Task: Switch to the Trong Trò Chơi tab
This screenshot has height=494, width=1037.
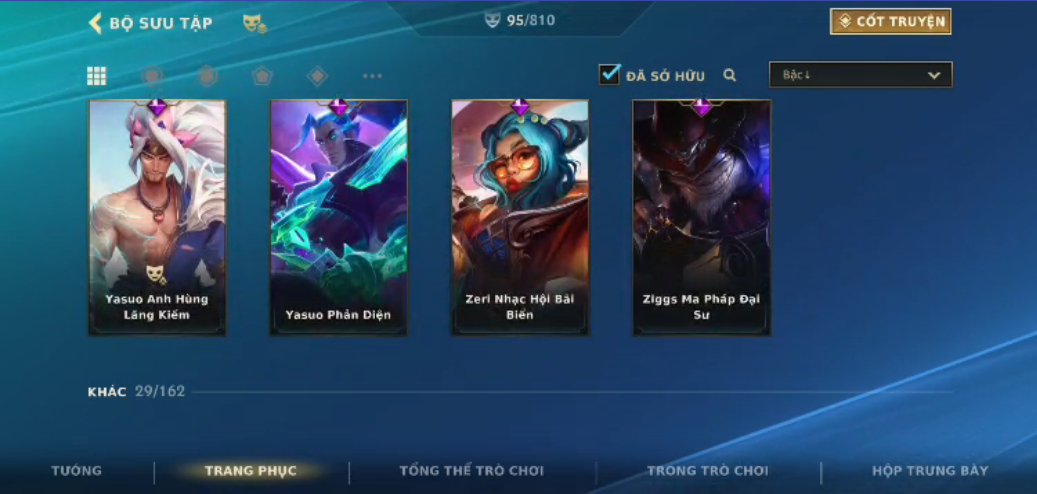Action: tap(707, 471)
